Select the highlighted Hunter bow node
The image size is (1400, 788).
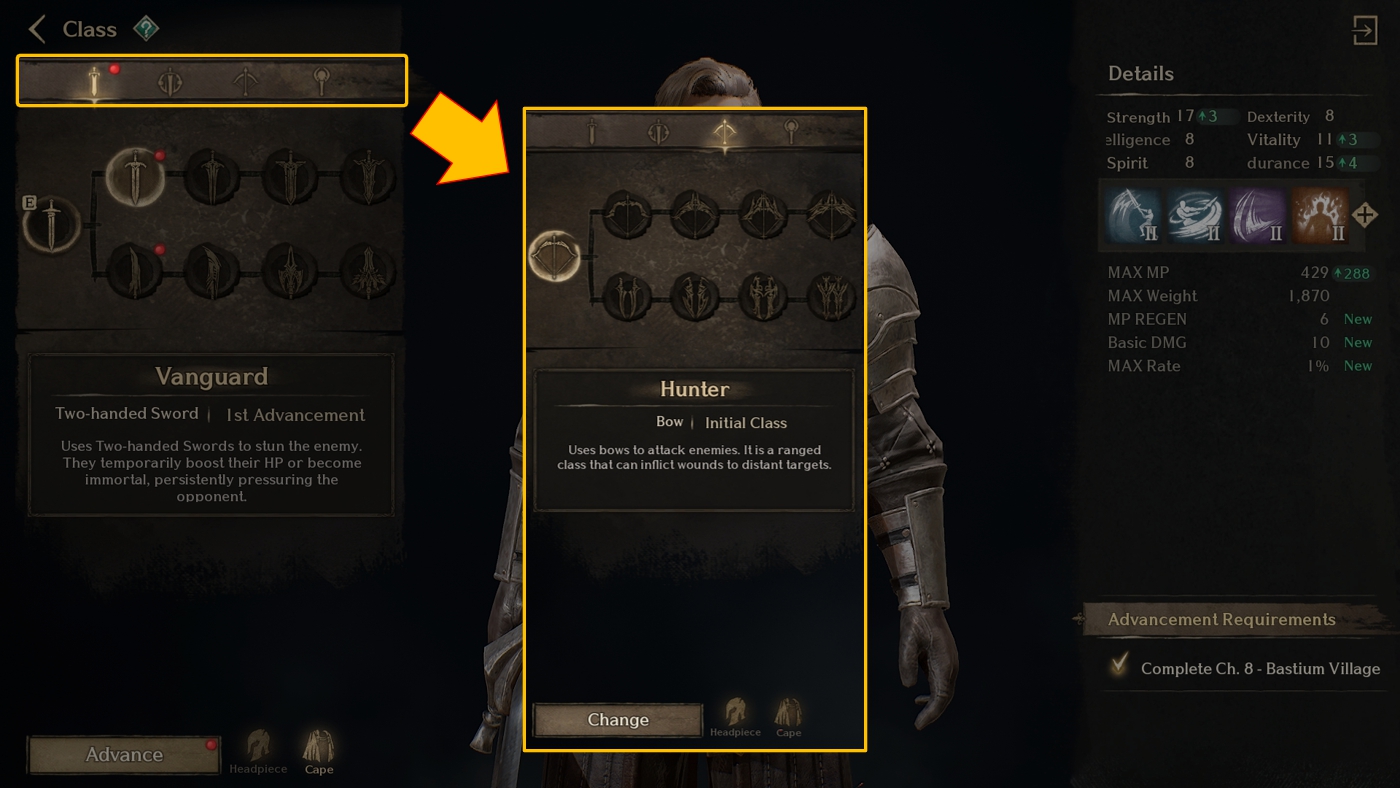pos(553,256)
